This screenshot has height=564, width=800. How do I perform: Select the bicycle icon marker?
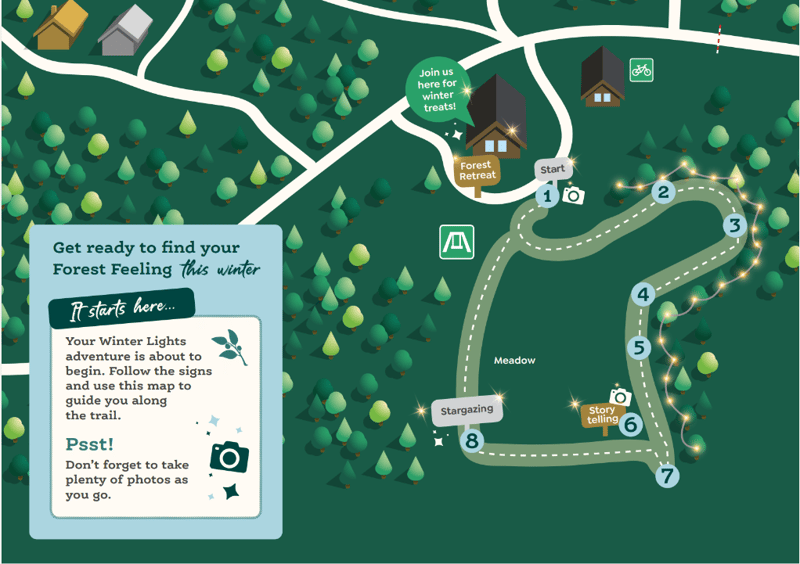[x=641, y=70]
